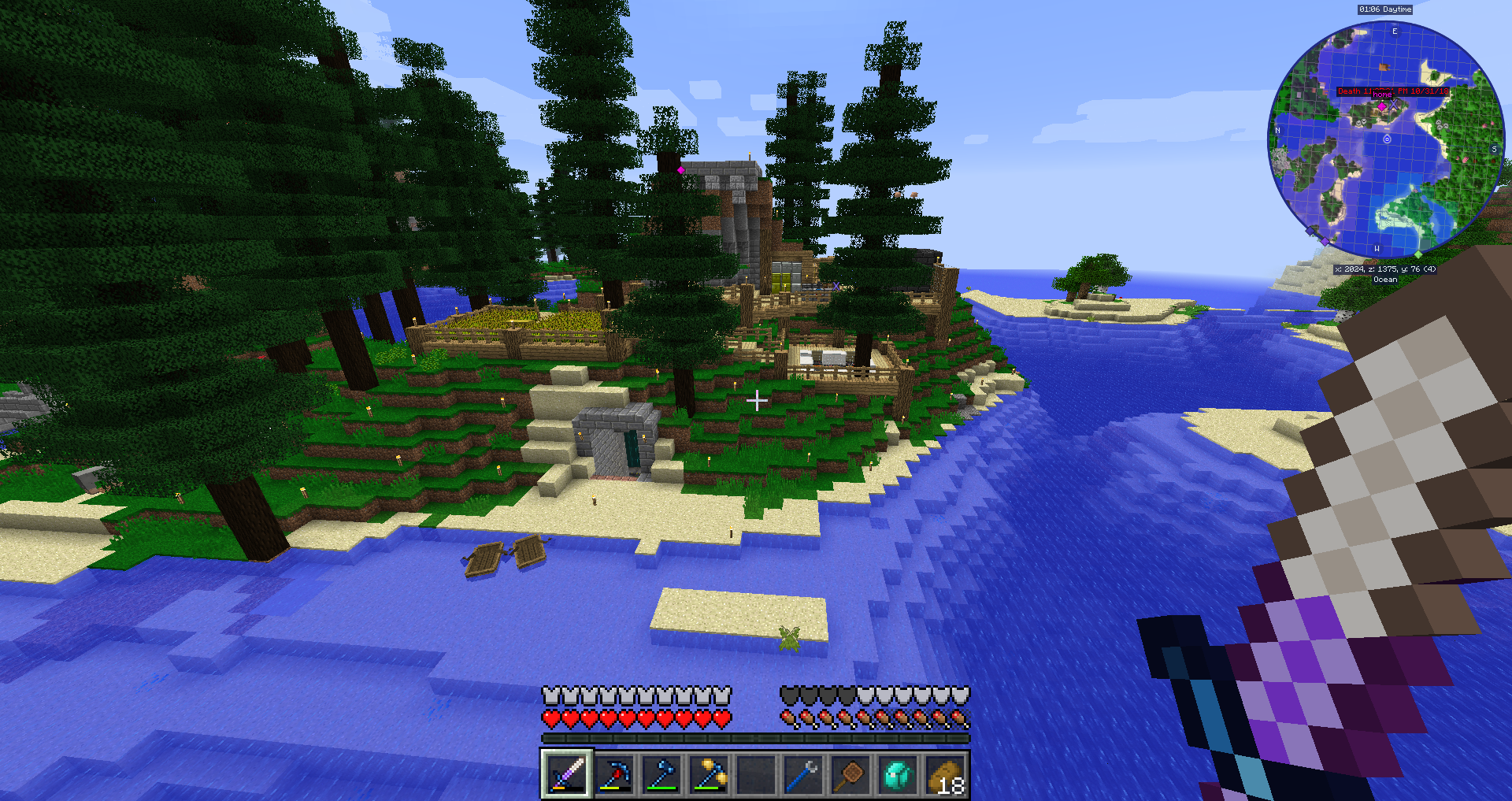Select the purple-bladed sword hotbar slot
This screenshot has height=801, width=1512.
(x=566, y=775)
